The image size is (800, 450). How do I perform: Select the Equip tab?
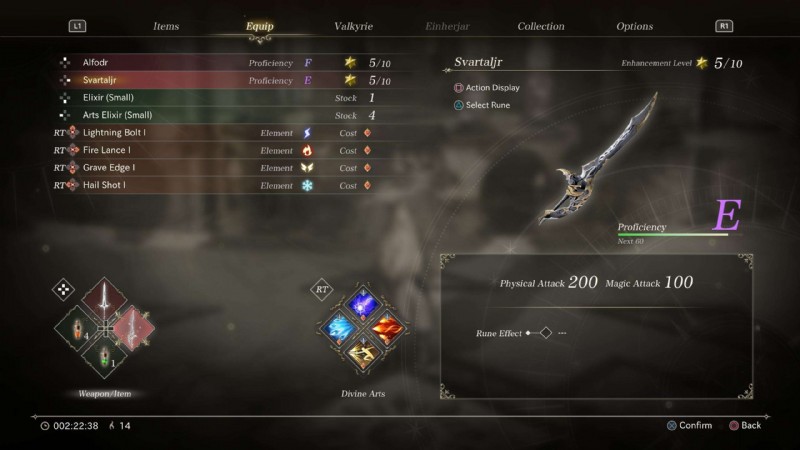tap(260, 26)
